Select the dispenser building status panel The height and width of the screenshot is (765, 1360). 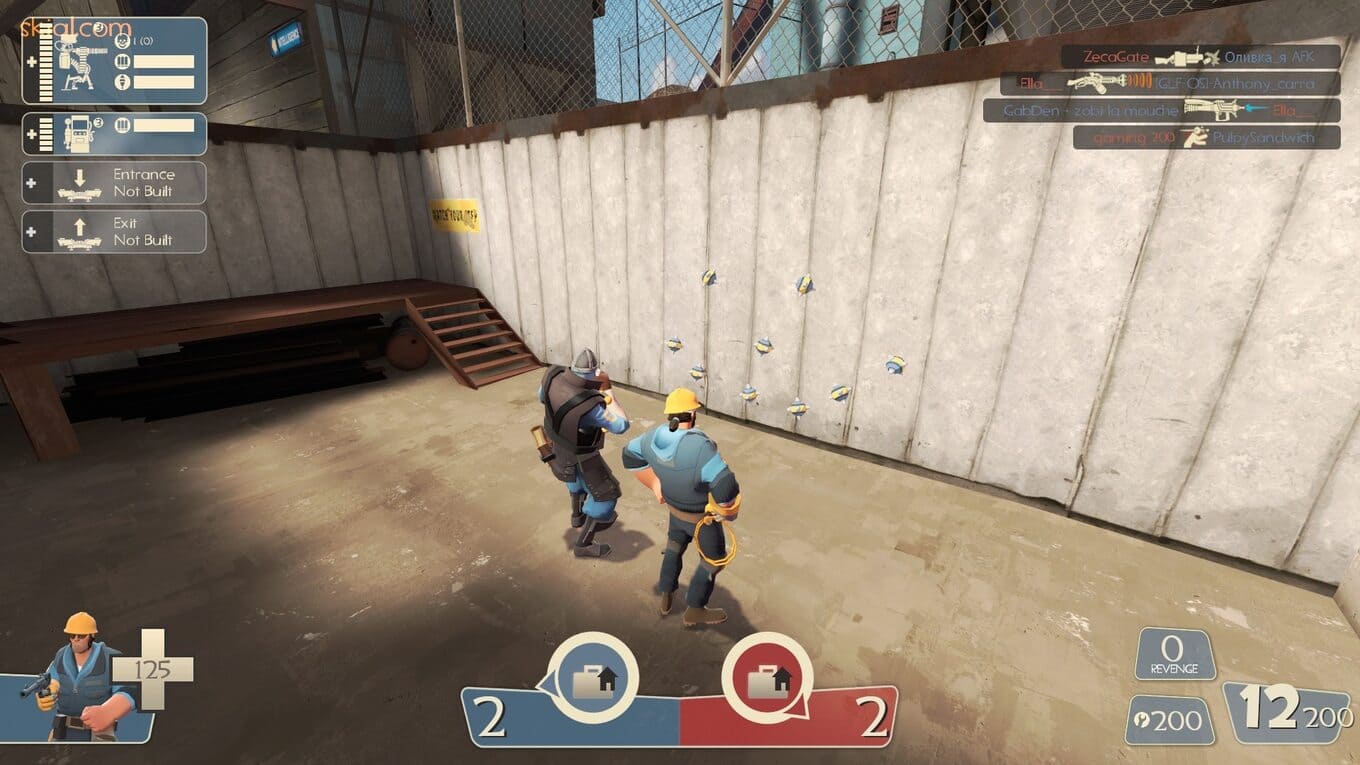point(114,134)
